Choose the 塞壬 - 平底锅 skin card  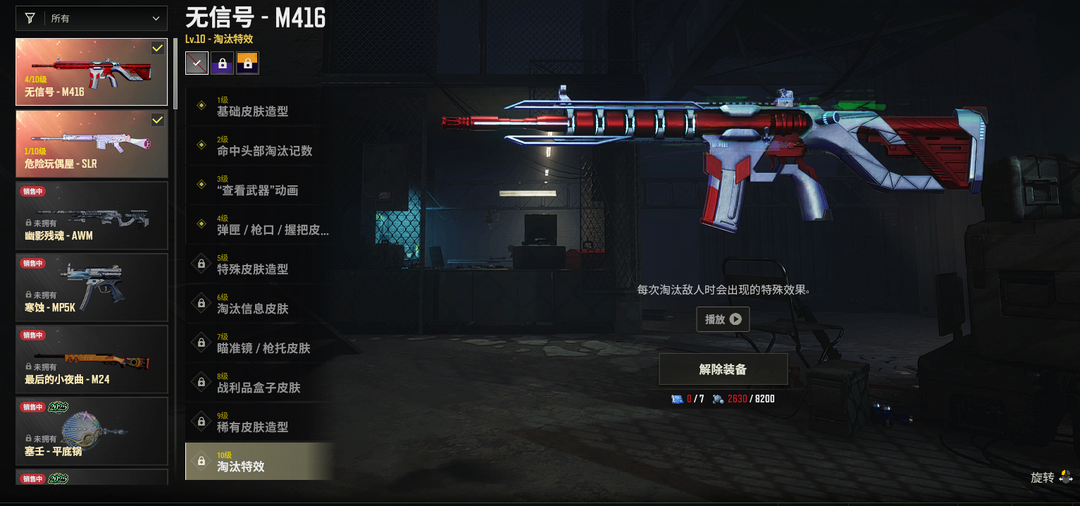tap(91, 431)
